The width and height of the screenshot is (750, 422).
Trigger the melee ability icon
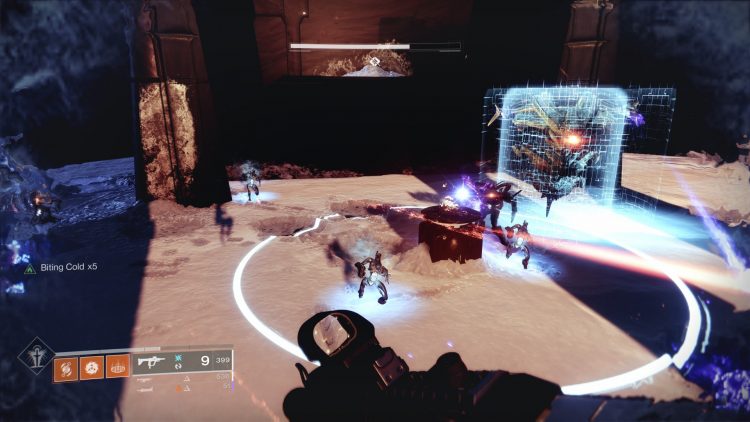pyautogui.click(x=93, y=367)
